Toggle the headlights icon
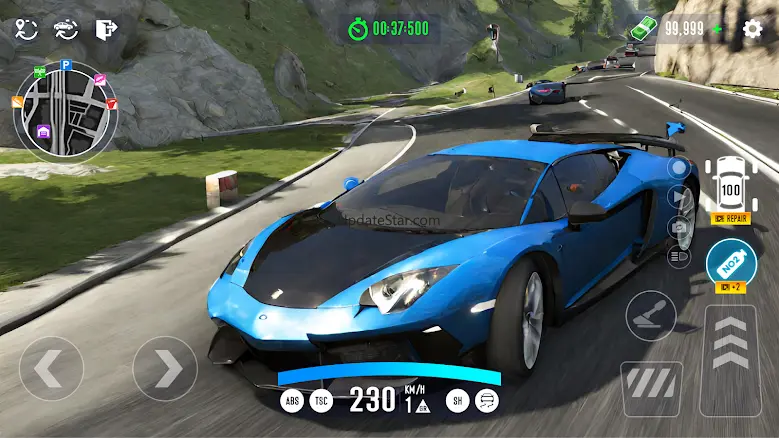 pos(679,258)
